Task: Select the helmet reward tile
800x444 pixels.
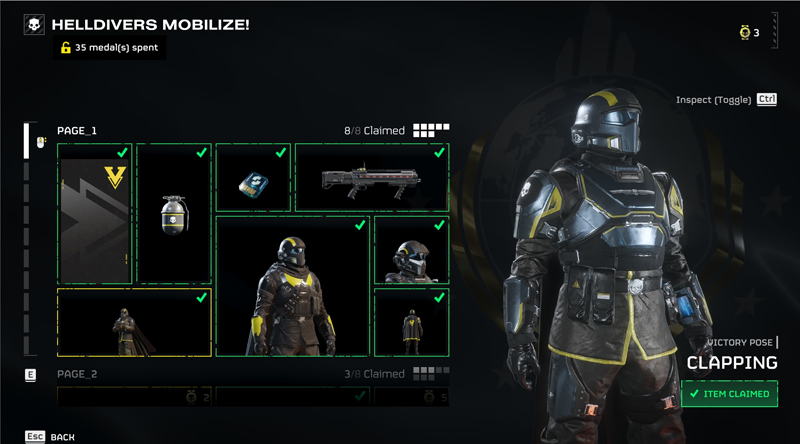Action: pos(411,250)
